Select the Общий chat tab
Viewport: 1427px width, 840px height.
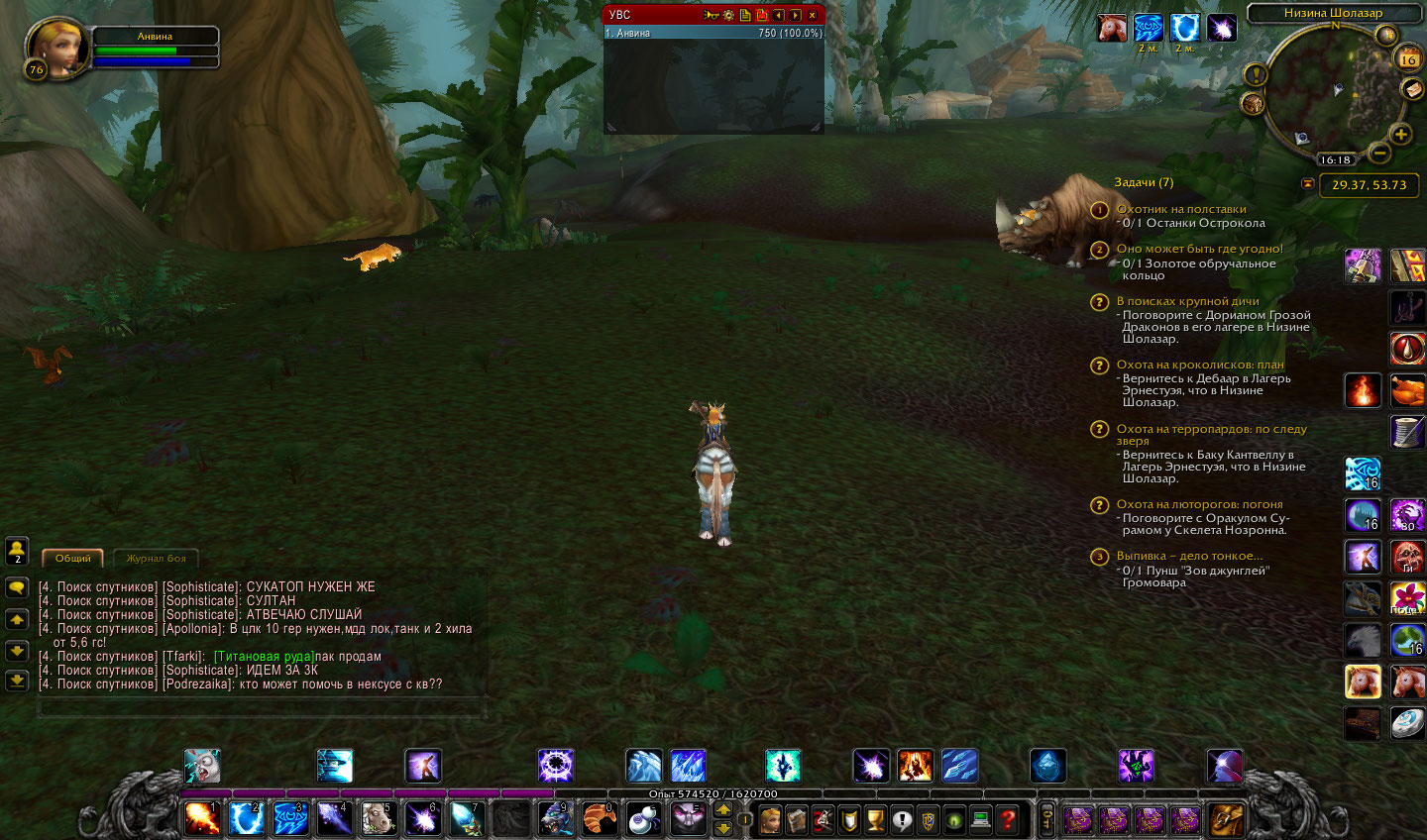click(x=72, y=559)
